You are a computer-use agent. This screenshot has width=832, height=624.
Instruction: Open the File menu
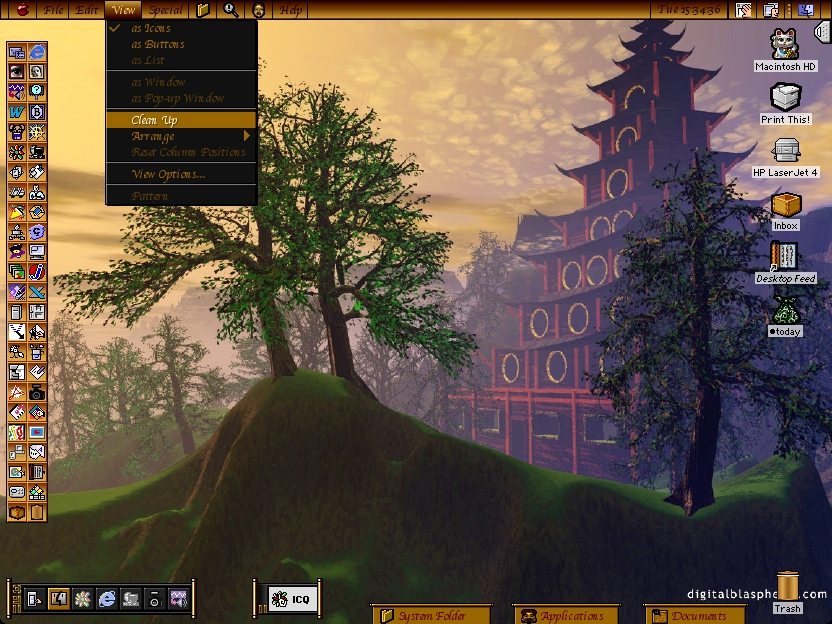pos(53,10)
